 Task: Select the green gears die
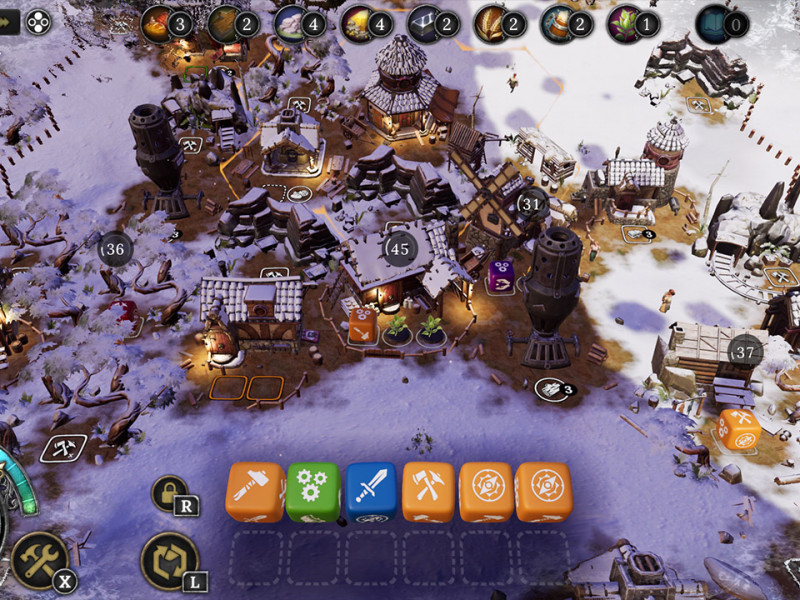coord(313,491)
